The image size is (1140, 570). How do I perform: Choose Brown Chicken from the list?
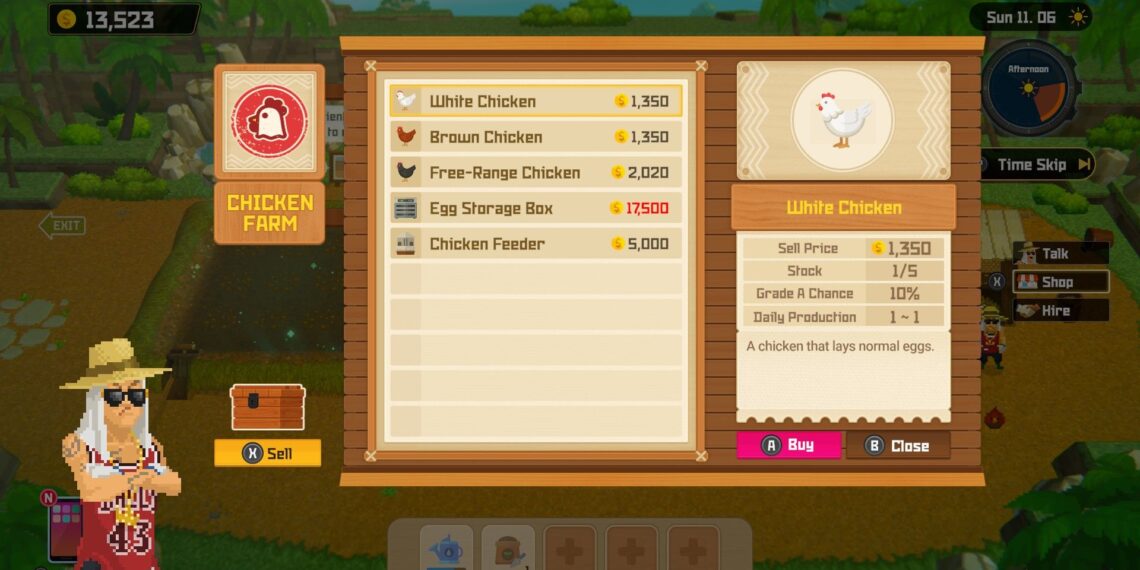point(535,137)
